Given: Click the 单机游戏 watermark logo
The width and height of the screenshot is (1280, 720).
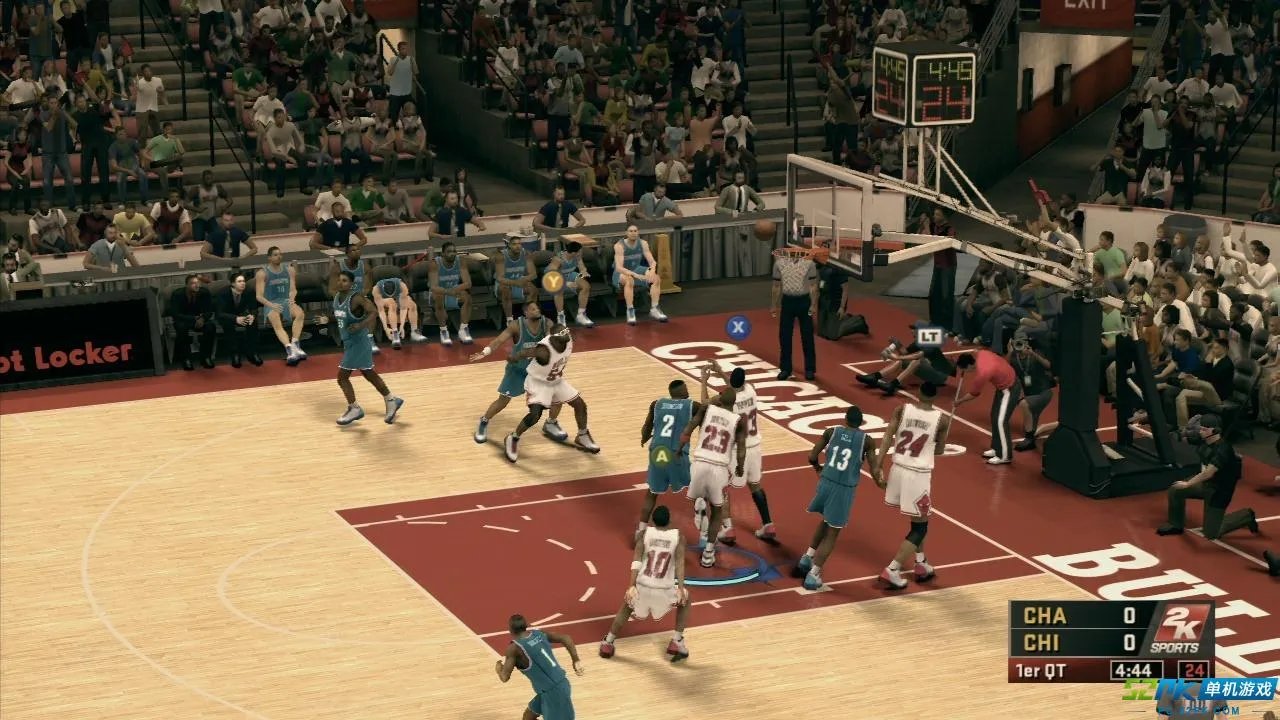Looking at the screenshot, I should click(1238, 687).
